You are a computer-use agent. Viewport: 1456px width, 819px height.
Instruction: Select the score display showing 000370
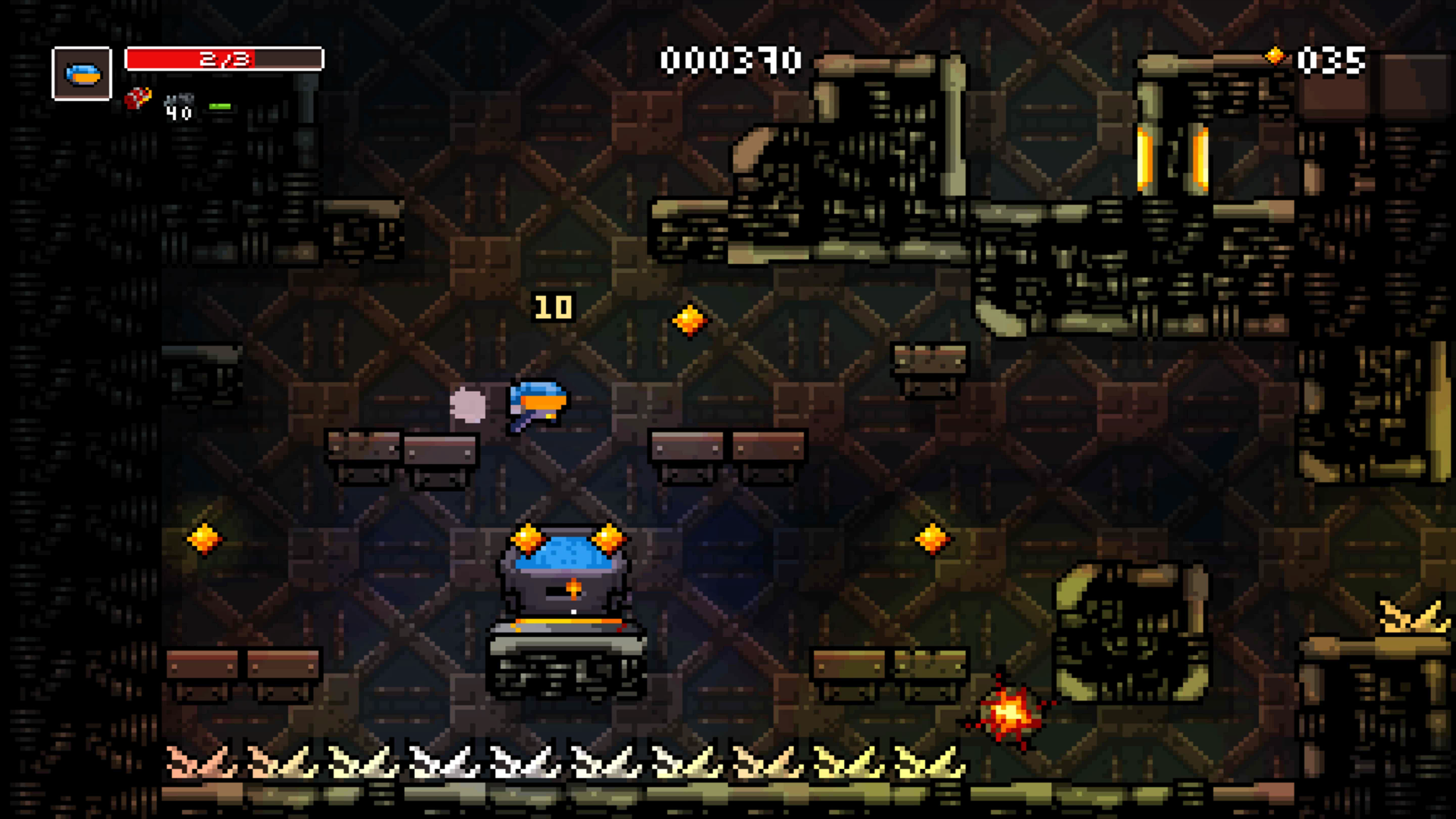coord(730,59)
